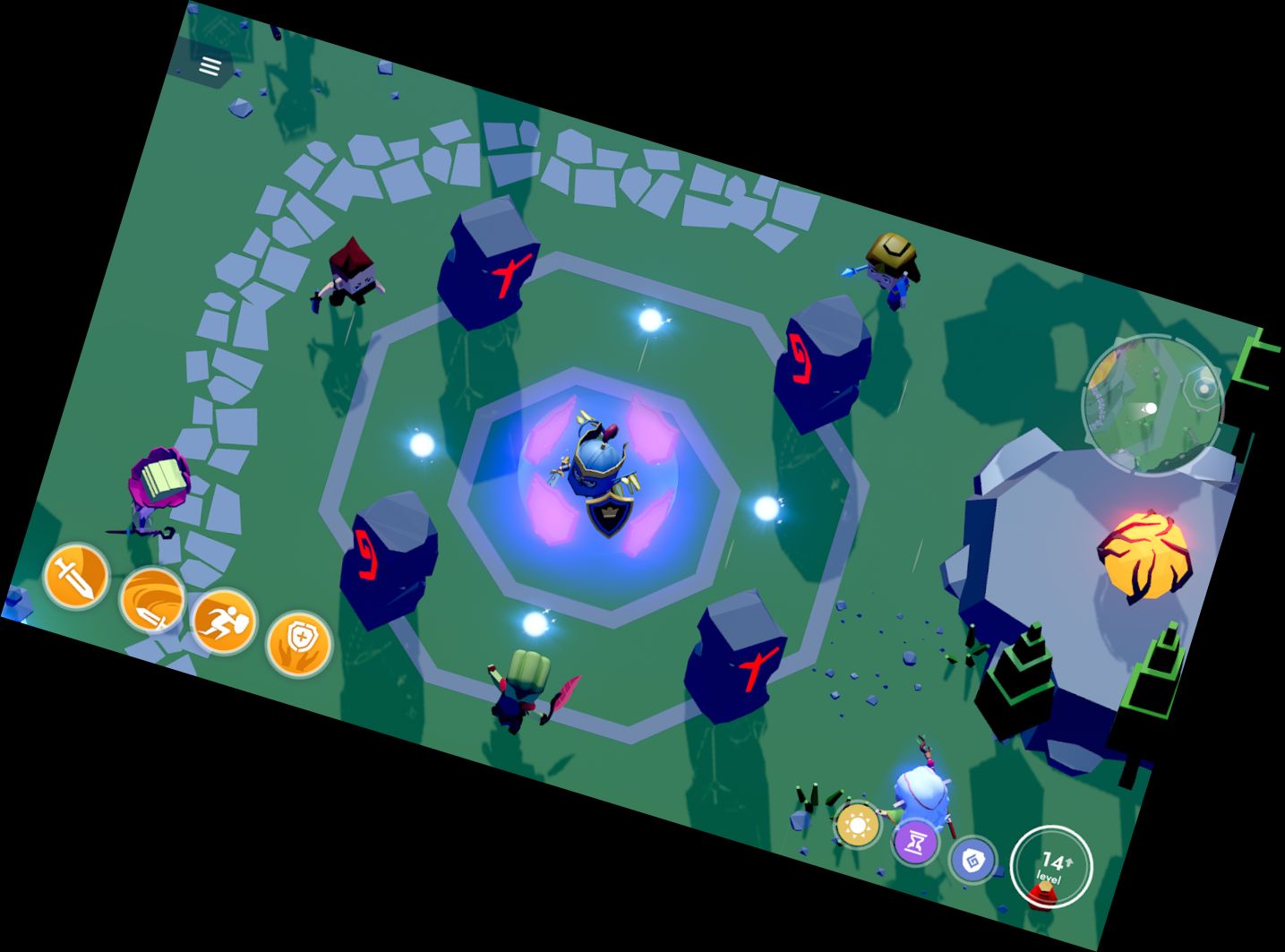Open the hamburger menu in top left
Image resolution: width=1285 pixels, height=952 pixels.
click(210, 66)
